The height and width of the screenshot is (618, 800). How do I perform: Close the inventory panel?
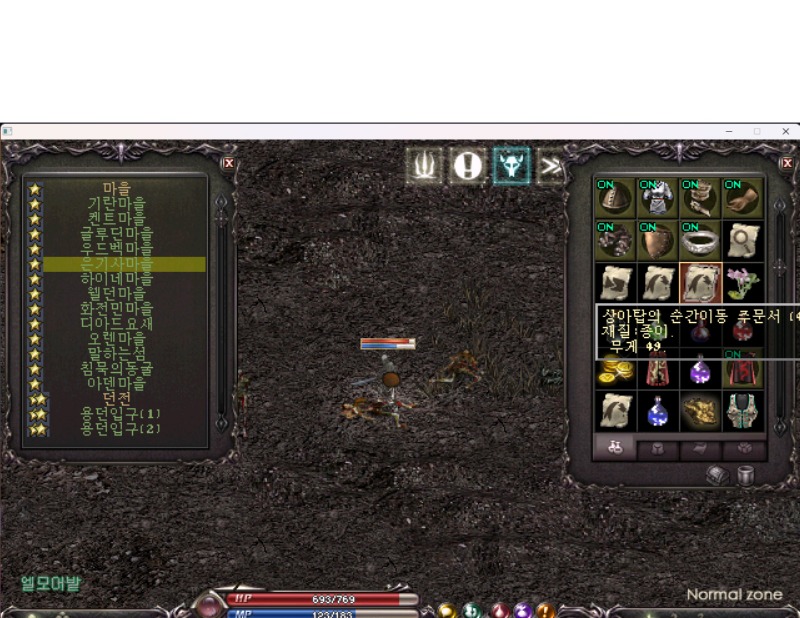[x=786, y=162]
